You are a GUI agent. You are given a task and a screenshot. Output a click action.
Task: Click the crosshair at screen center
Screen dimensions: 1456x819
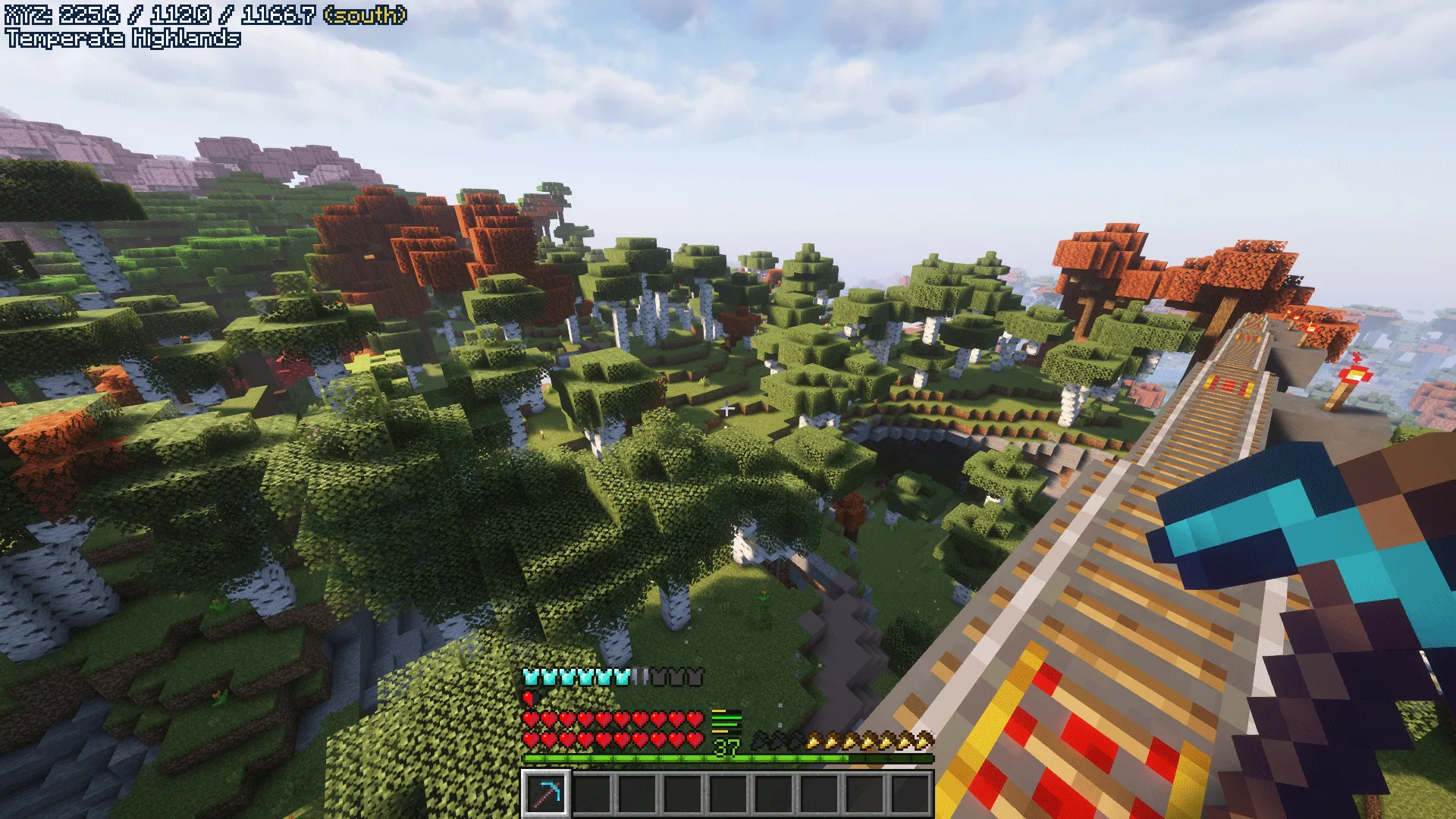[x=728, y=409]
